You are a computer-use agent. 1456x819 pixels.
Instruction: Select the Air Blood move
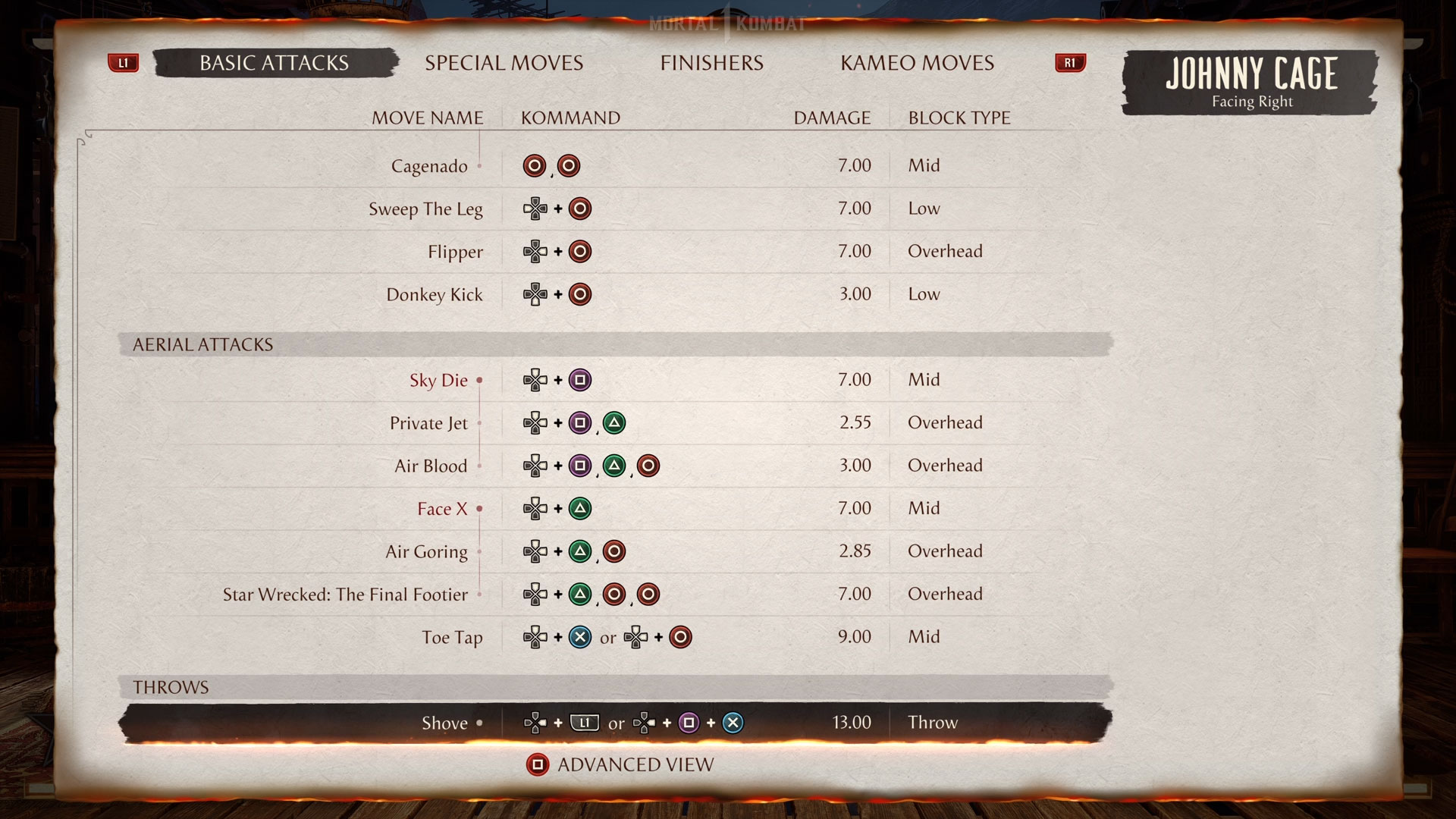click(x=431, y=466)
